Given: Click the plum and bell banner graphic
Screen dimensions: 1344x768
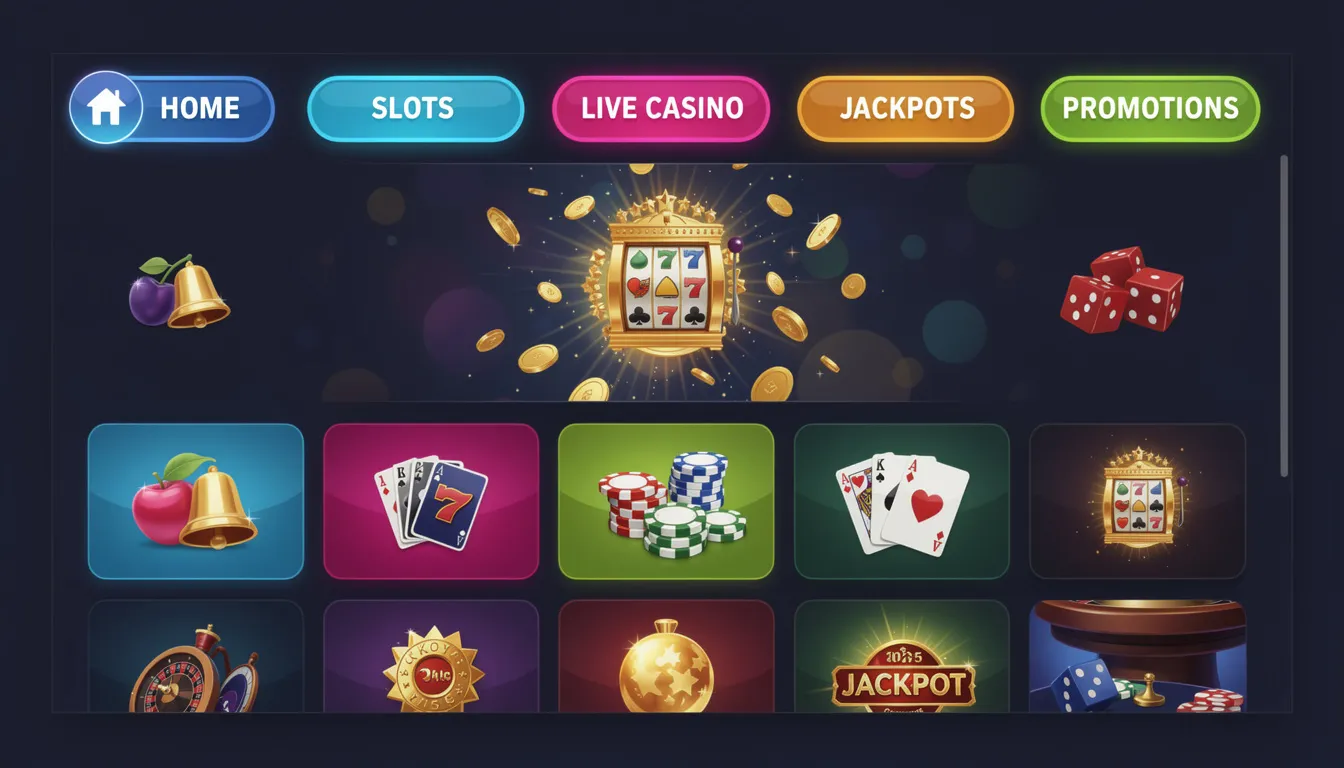Looking at the screenshot, I should [x=180, y=295].
